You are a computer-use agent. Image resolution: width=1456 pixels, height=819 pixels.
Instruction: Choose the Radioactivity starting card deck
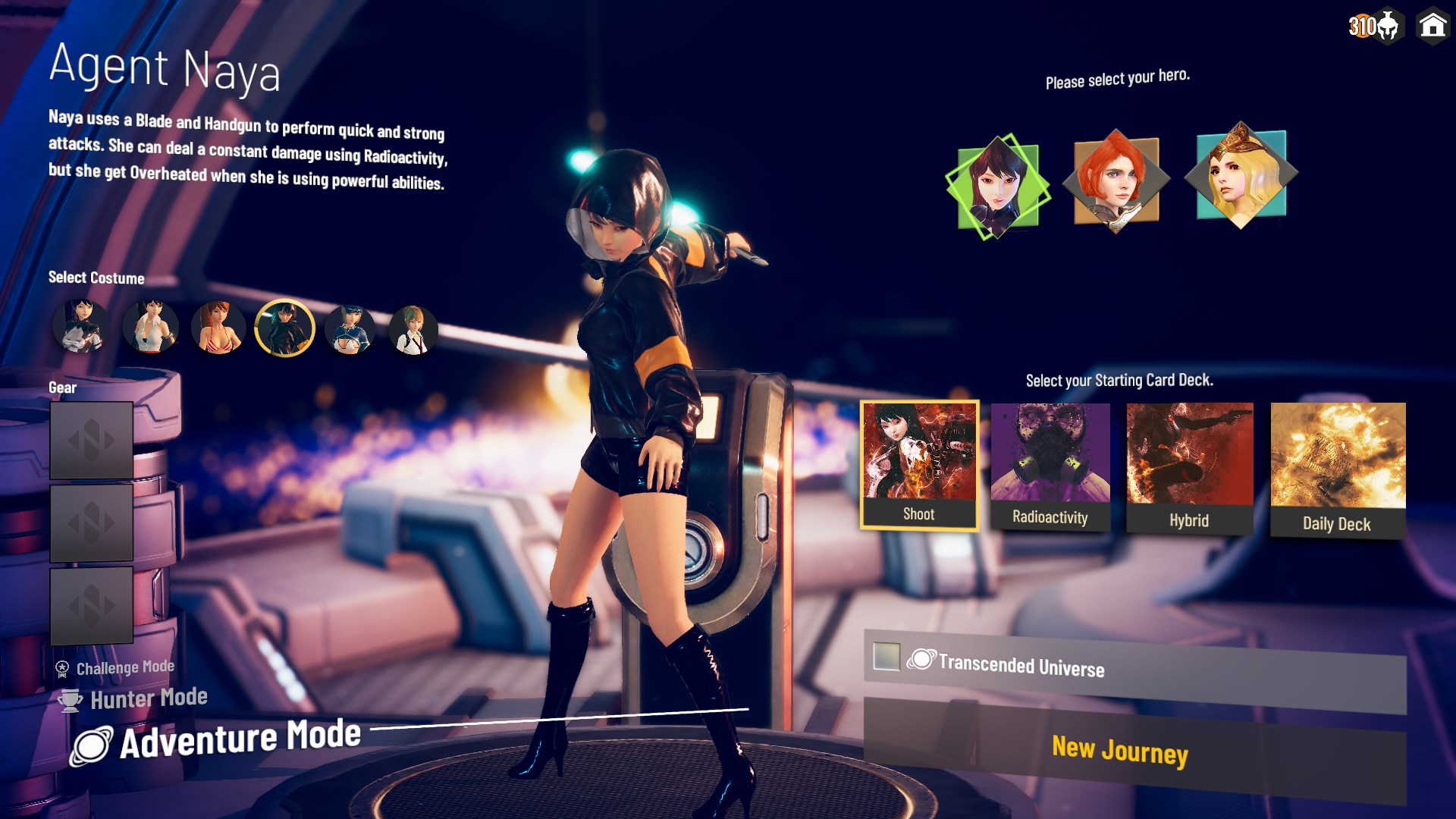(x=1050, y=463)
